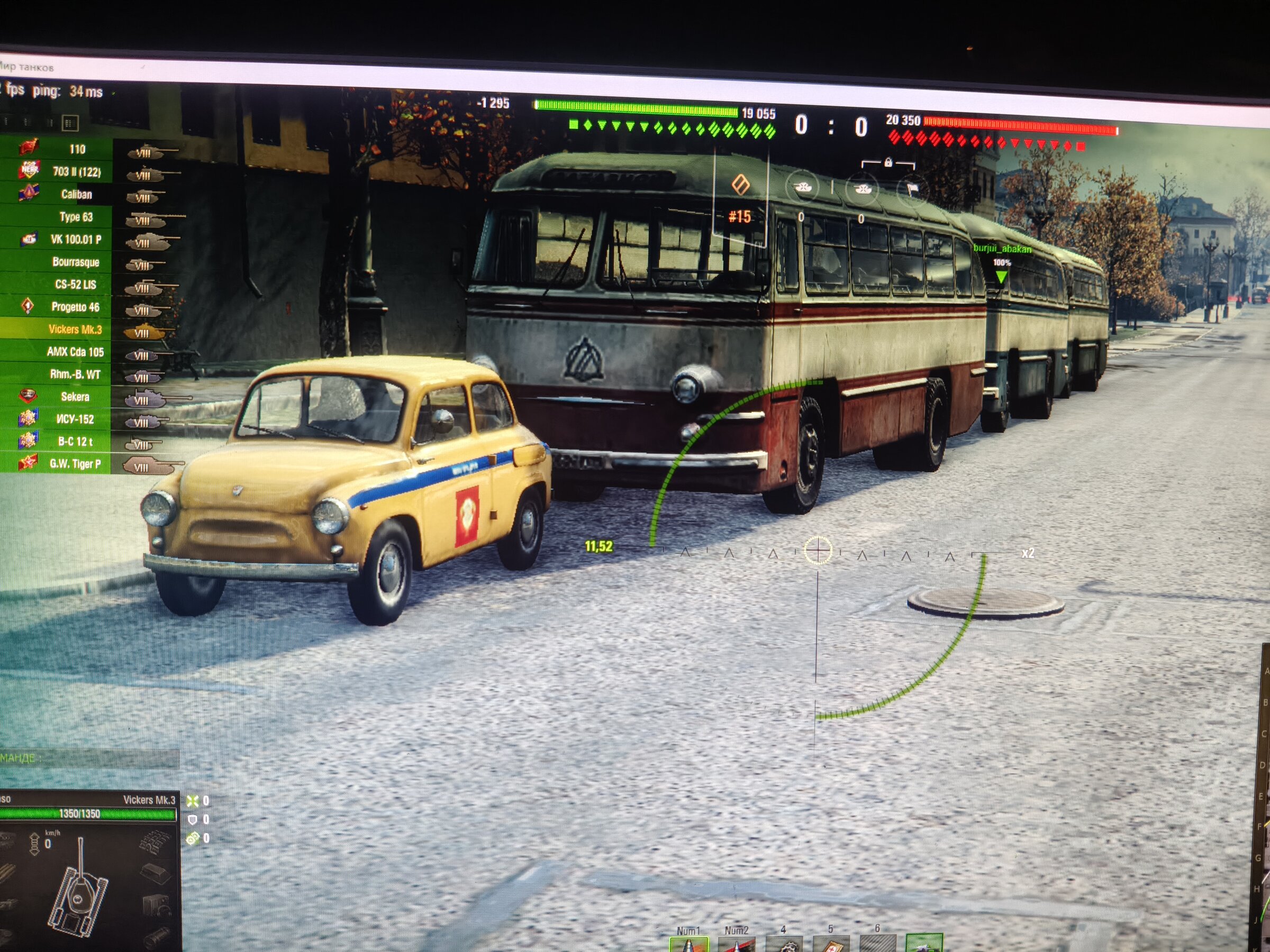This screenshot has height=952, width=1270.
Task: Click the green crossed damage-dealt counter icon
Action: pyautogui.click(x=192, y=801)
